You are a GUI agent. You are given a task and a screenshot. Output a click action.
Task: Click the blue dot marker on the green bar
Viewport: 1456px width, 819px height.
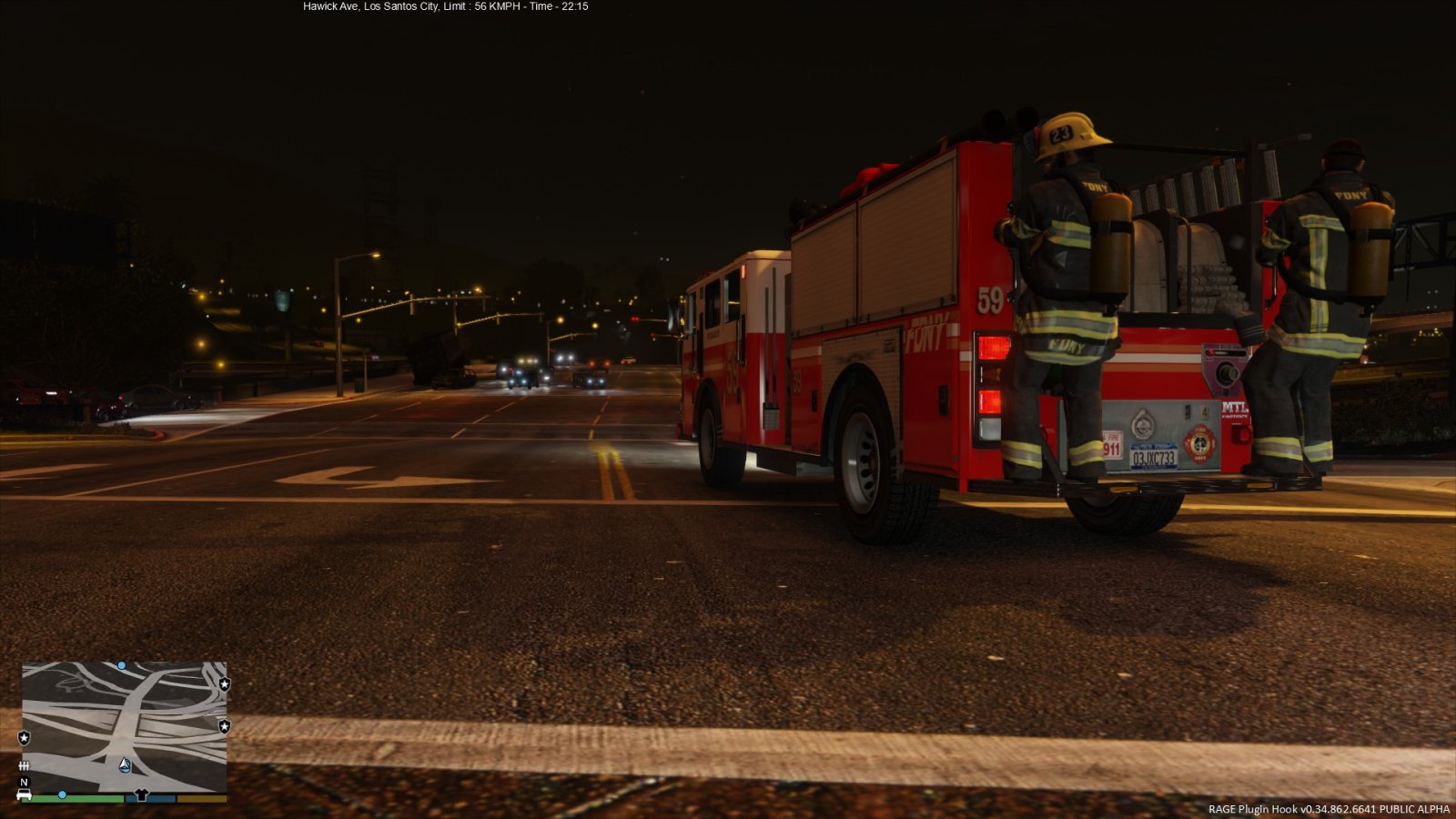click(62, 794)
